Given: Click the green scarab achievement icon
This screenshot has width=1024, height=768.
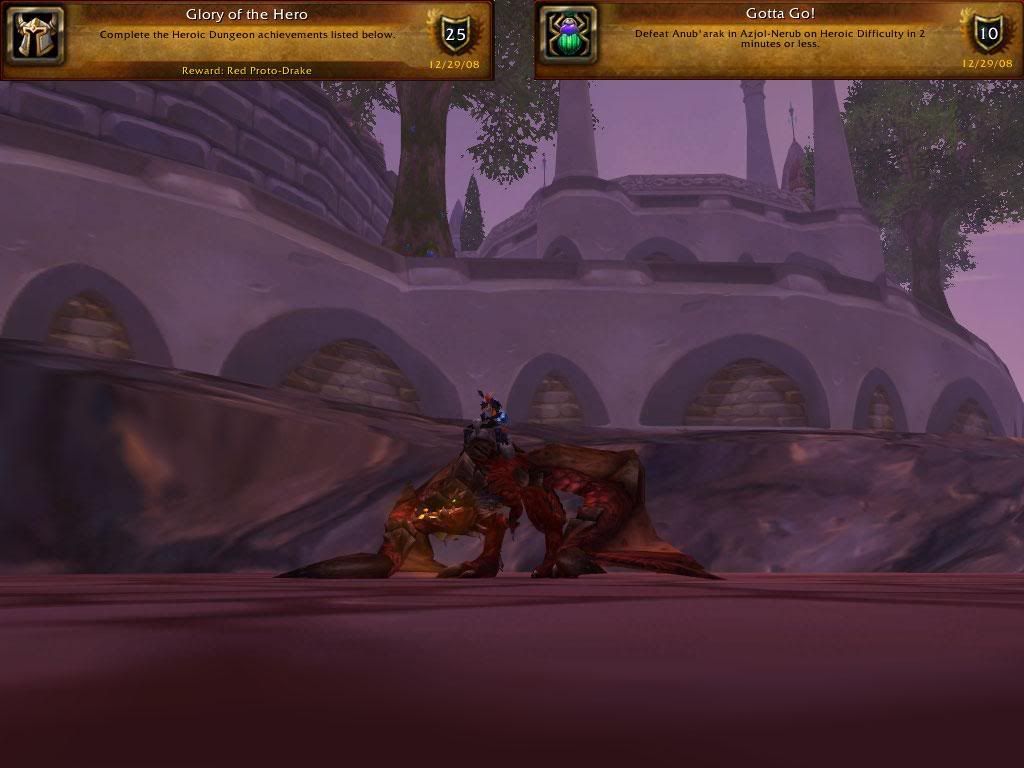Looking at the screenshot, I should [571, 36].
